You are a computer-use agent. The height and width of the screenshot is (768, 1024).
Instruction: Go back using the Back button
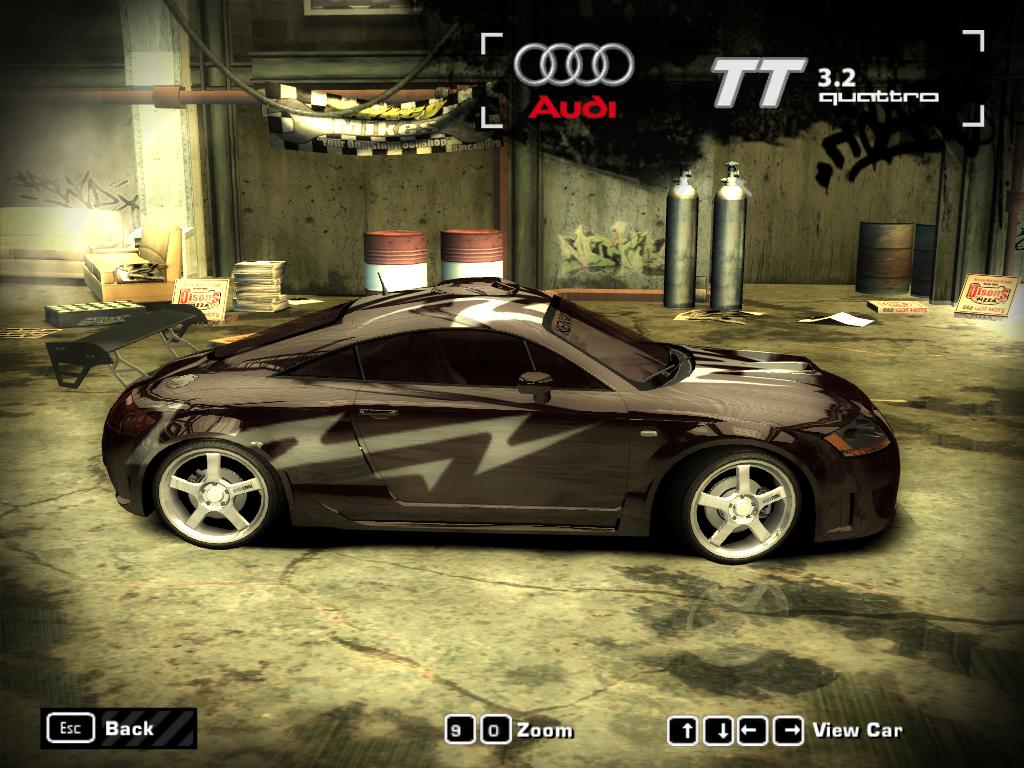118,728
